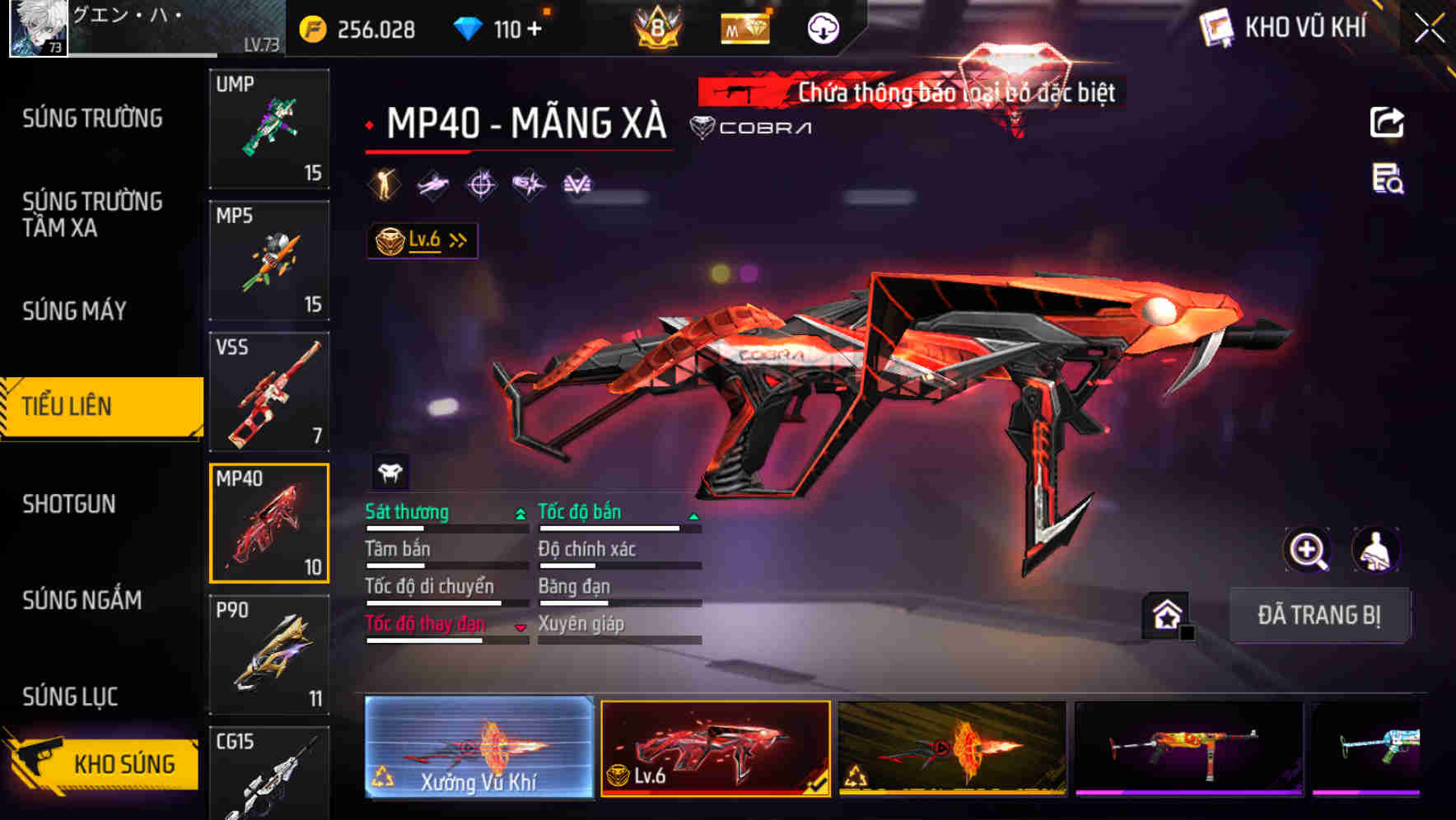Open Xưởng Vũ Khí in the skin carousel
This screenshot has width=1456, height=820.
point(479,749)
